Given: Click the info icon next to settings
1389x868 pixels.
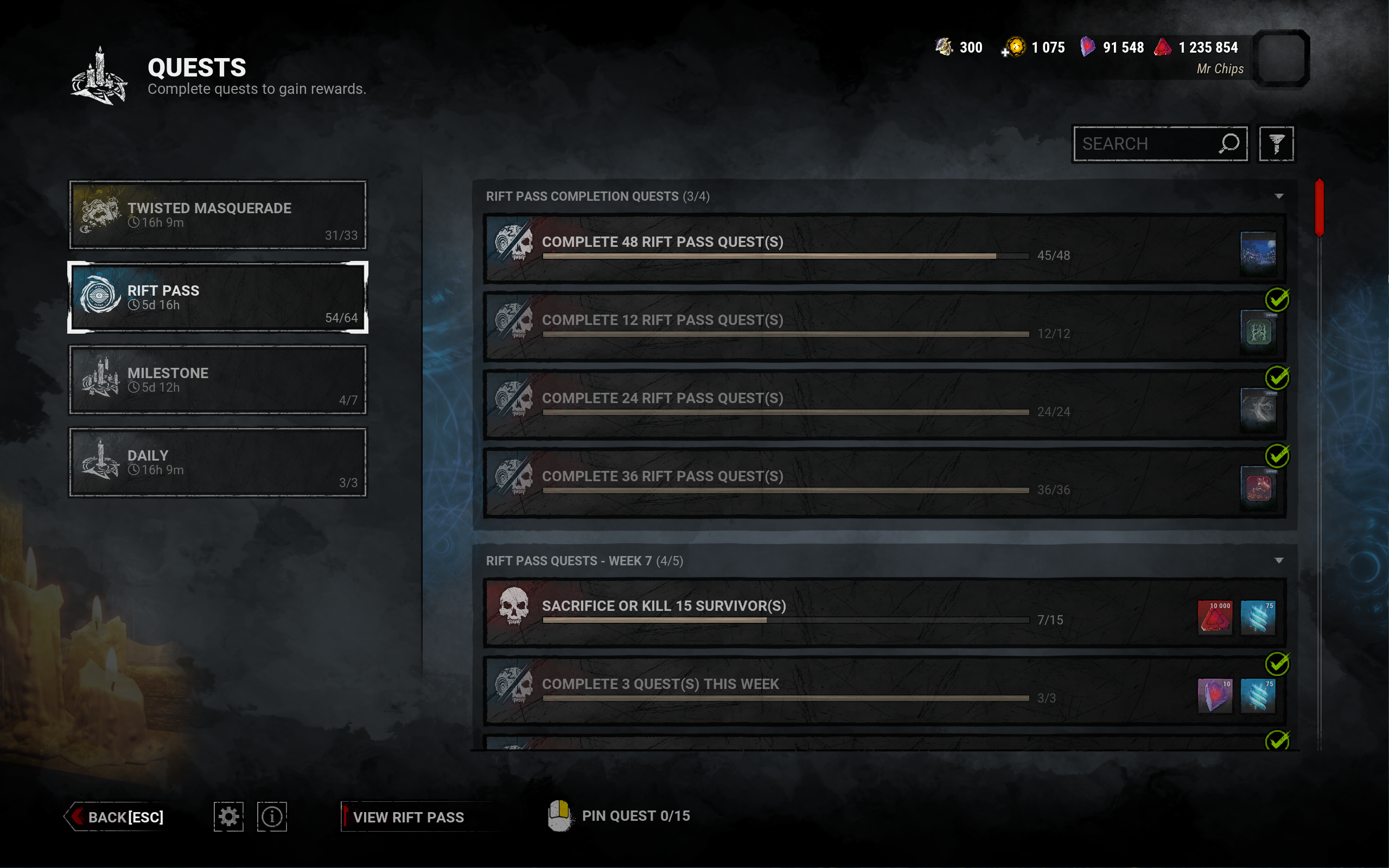Looking at the screenshot, I should pyautogui.click(x=271, y=816).
